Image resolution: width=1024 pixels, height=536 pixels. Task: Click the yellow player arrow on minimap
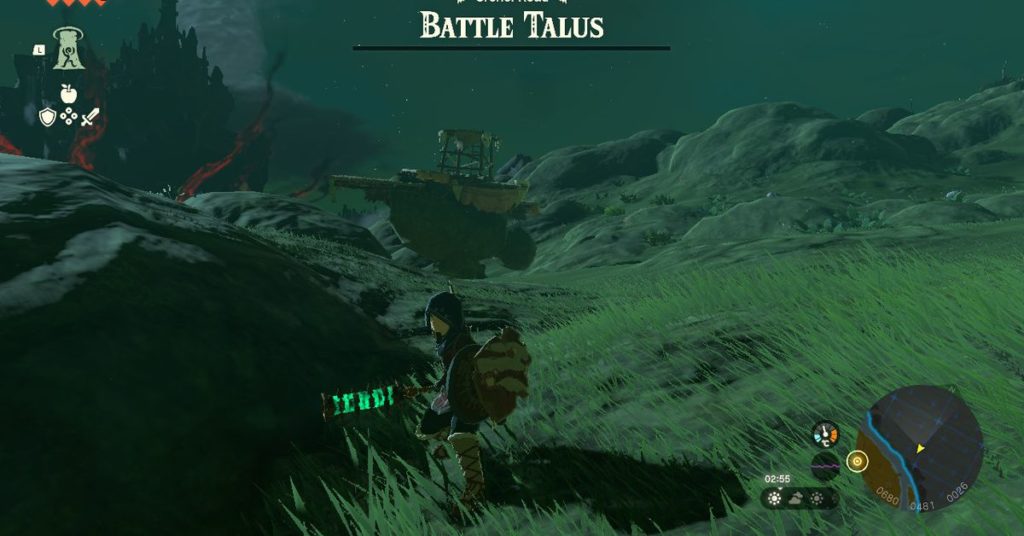pyautogui.click(x=921, y=449)
